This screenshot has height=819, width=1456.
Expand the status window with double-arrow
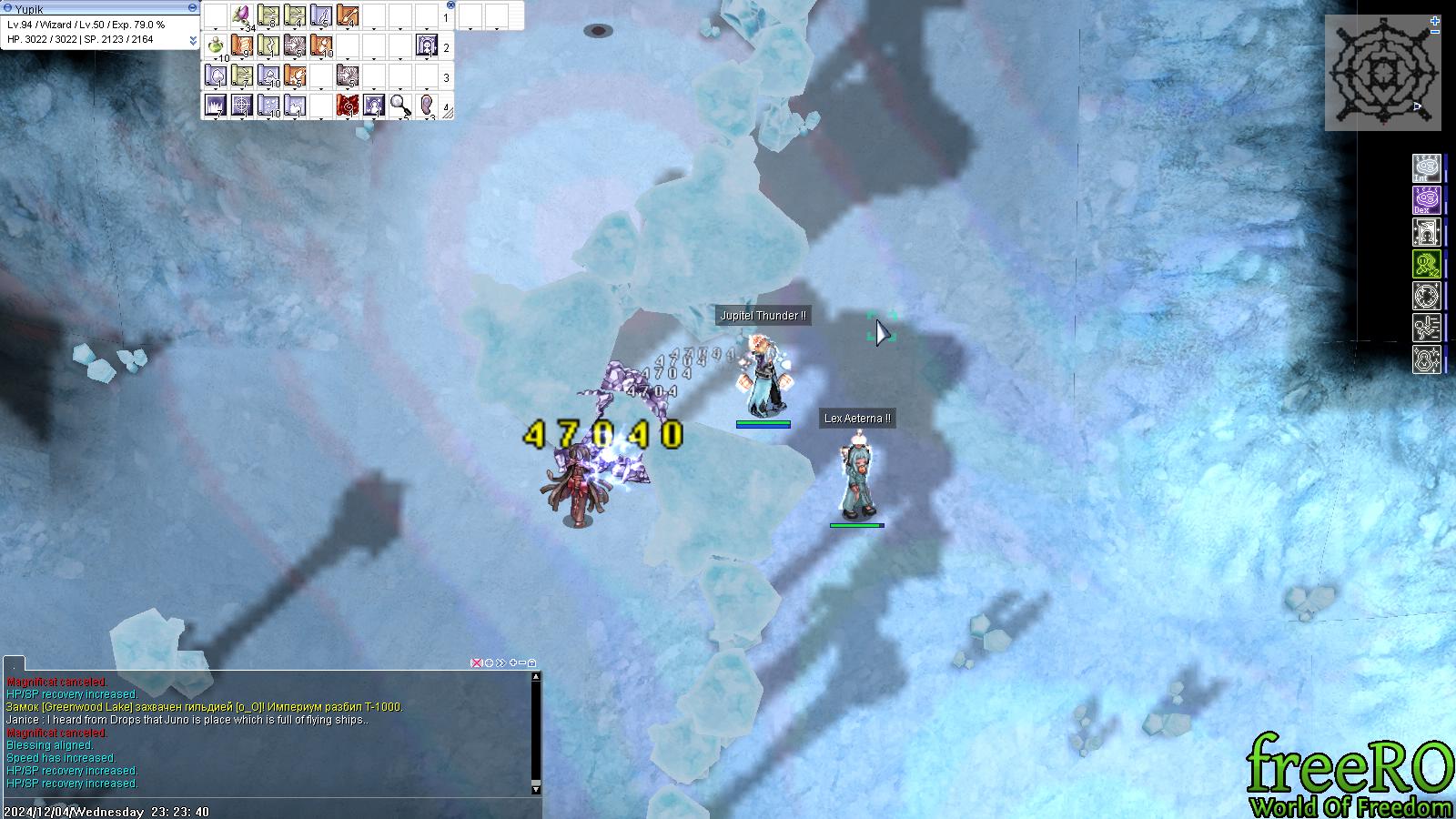(193, 40)
